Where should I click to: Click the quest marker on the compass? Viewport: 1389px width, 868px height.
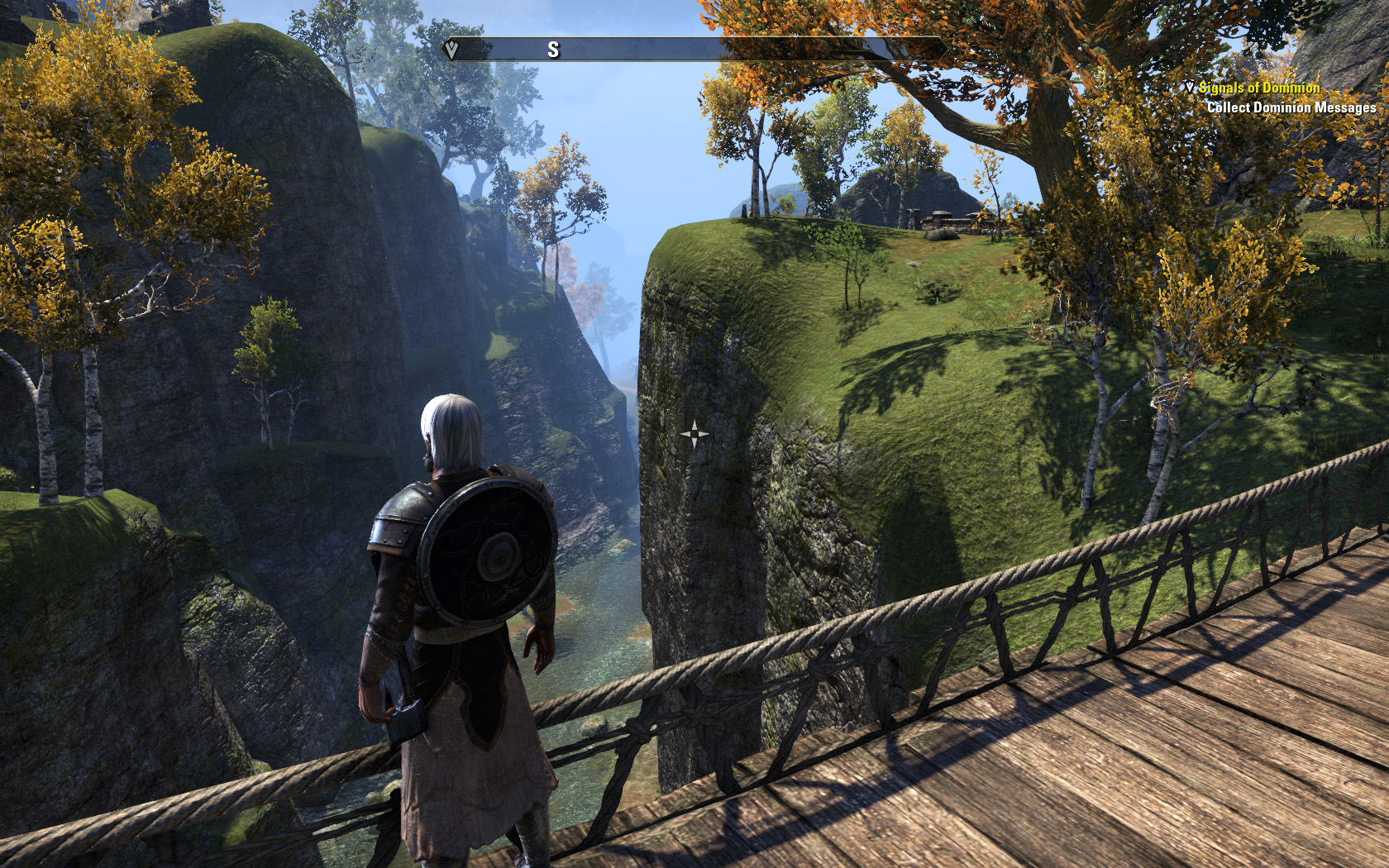pyautogui.click(x=451, y=50)
